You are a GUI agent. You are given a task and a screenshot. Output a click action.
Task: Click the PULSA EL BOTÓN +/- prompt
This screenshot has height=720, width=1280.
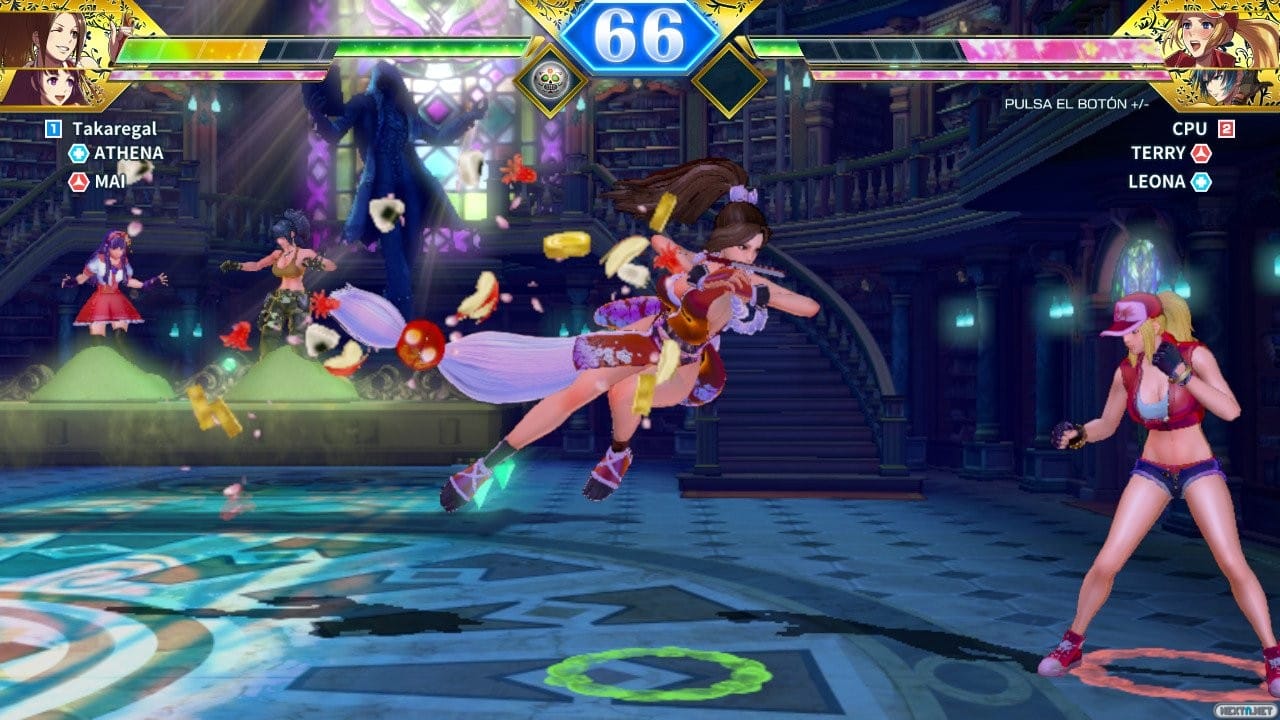[x=1077, y=103]
